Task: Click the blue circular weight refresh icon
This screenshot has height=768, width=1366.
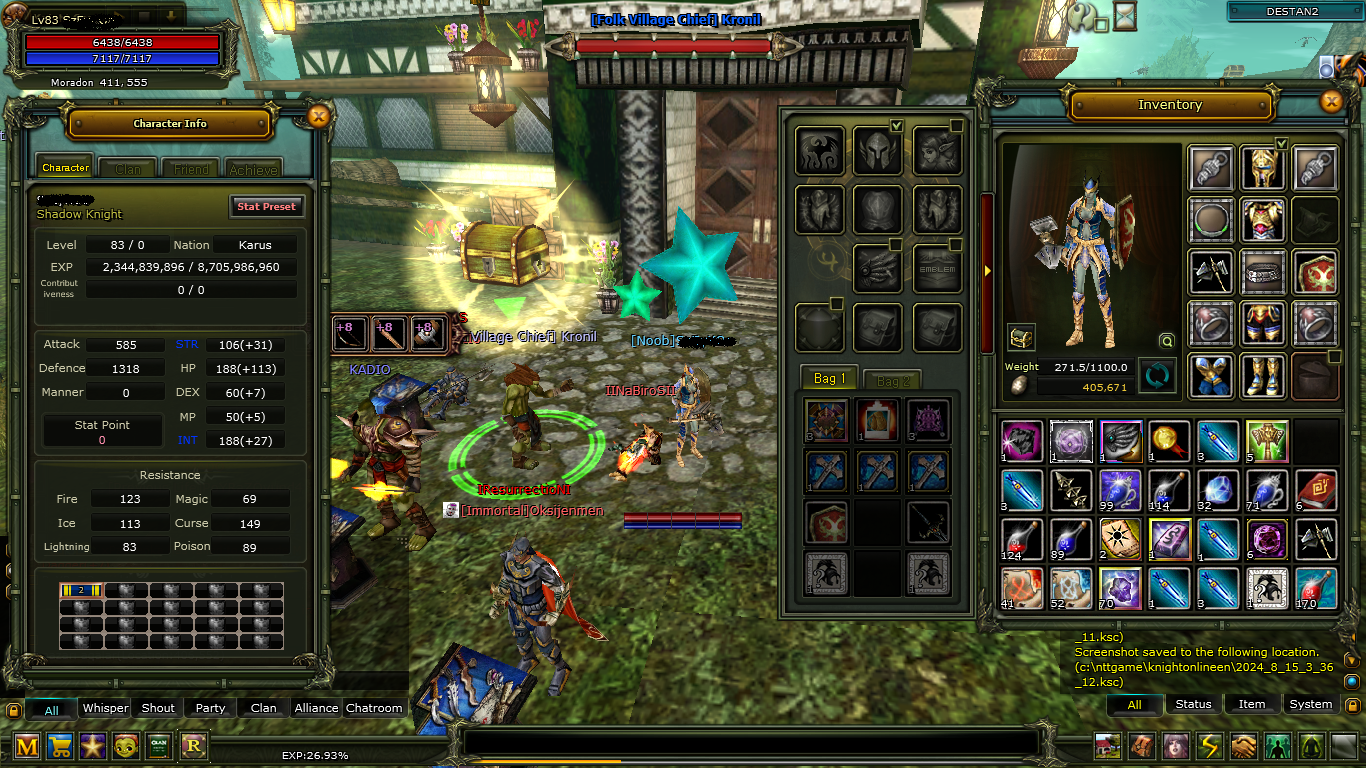Action: [1157, 377]
